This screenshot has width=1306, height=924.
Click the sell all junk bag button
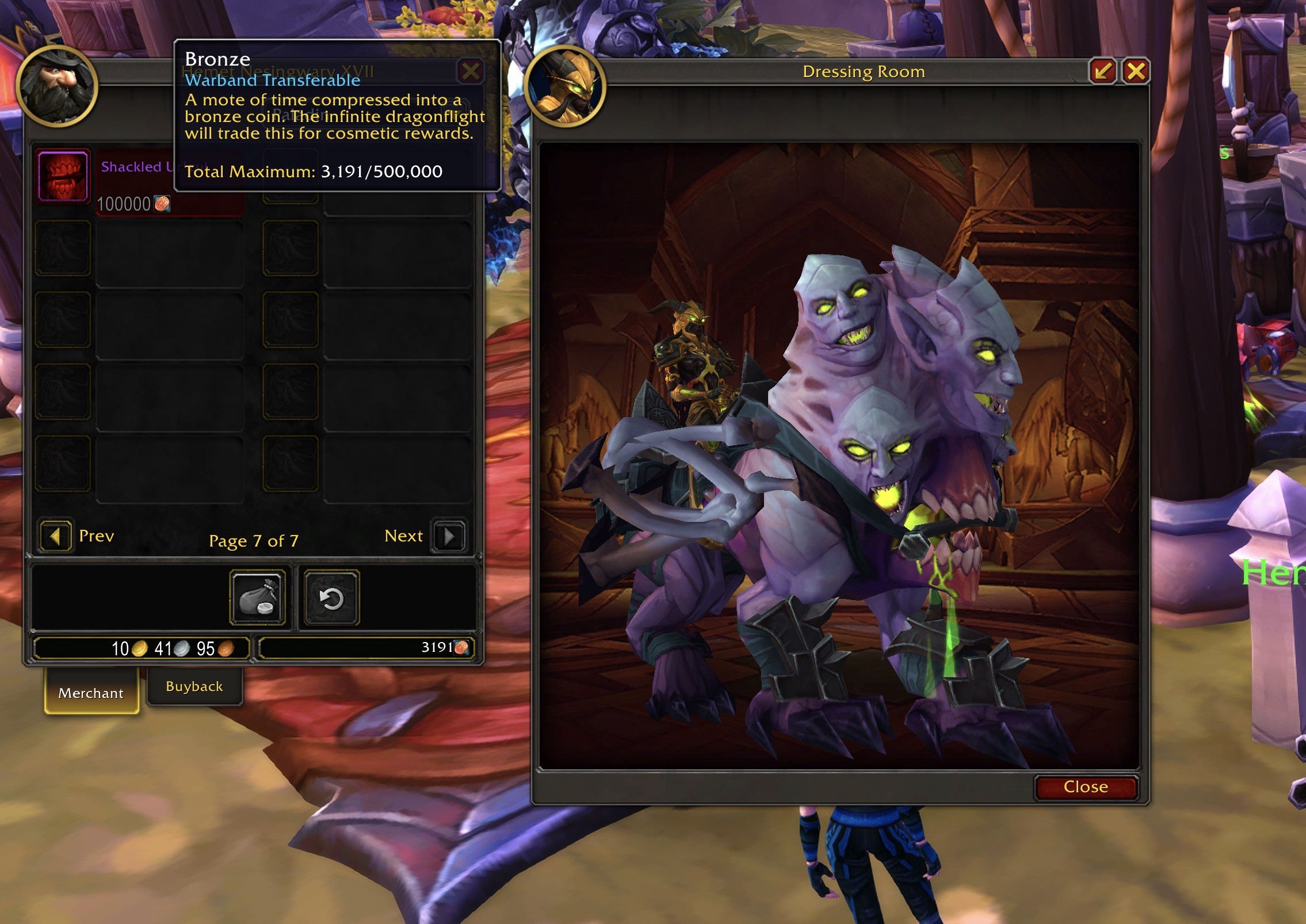[258, 598]
